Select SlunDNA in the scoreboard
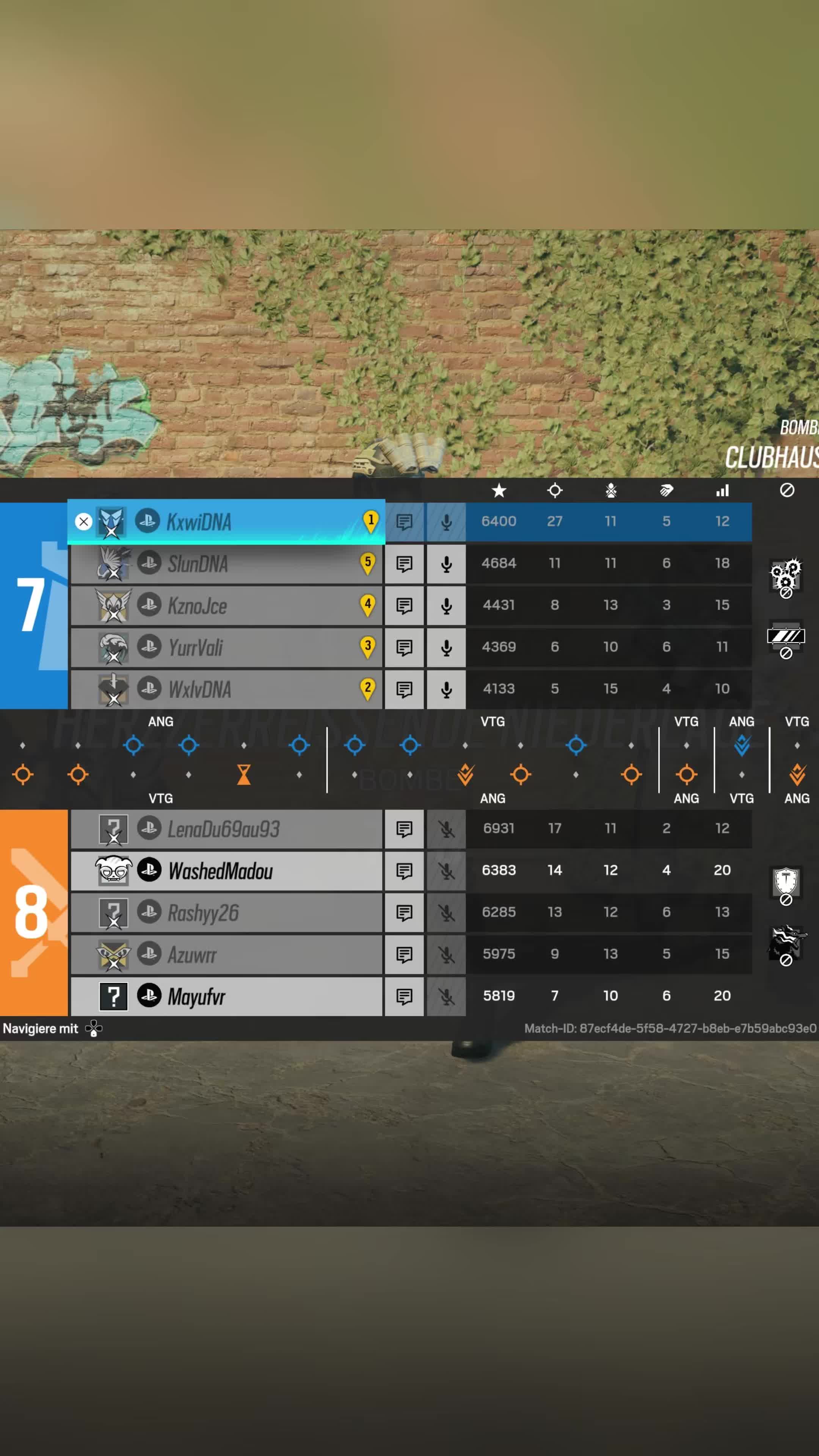This screenshot has height=1456, width=819. coord(226,563)
